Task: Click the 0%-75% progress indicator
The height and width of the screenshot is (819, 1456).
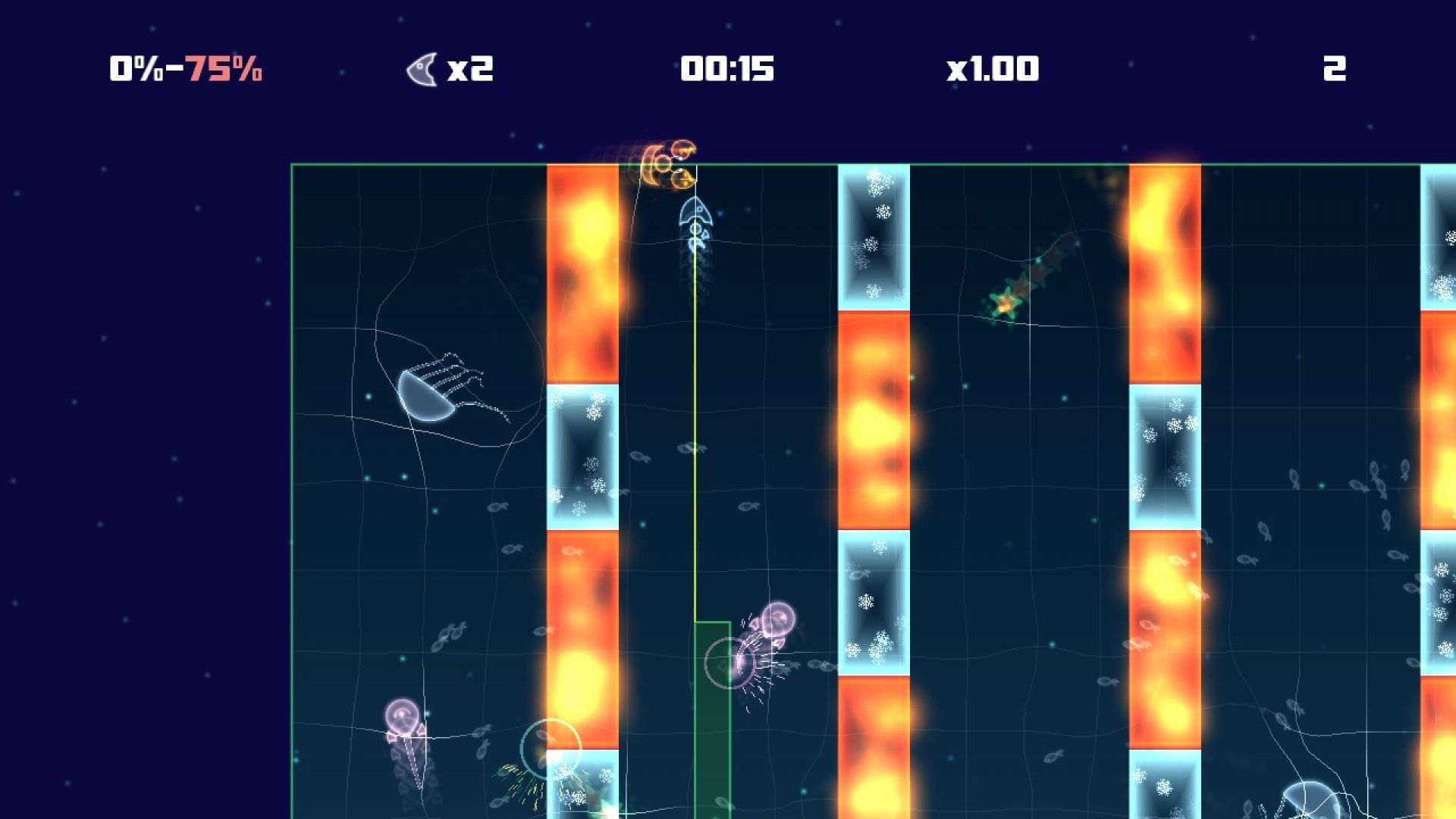Action: tap(184, 69)
